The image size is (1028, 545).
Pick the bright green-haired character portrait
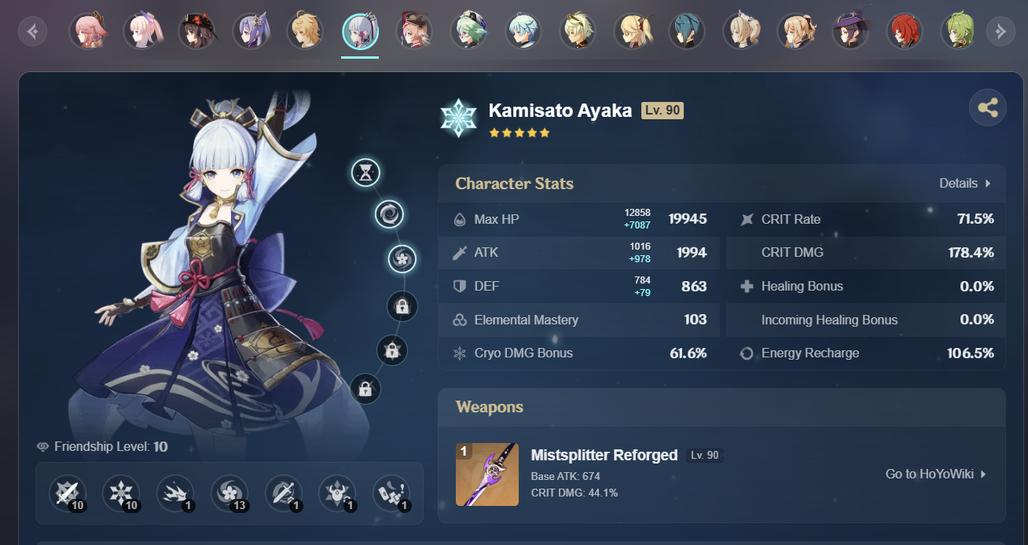(x=958, y=31)
